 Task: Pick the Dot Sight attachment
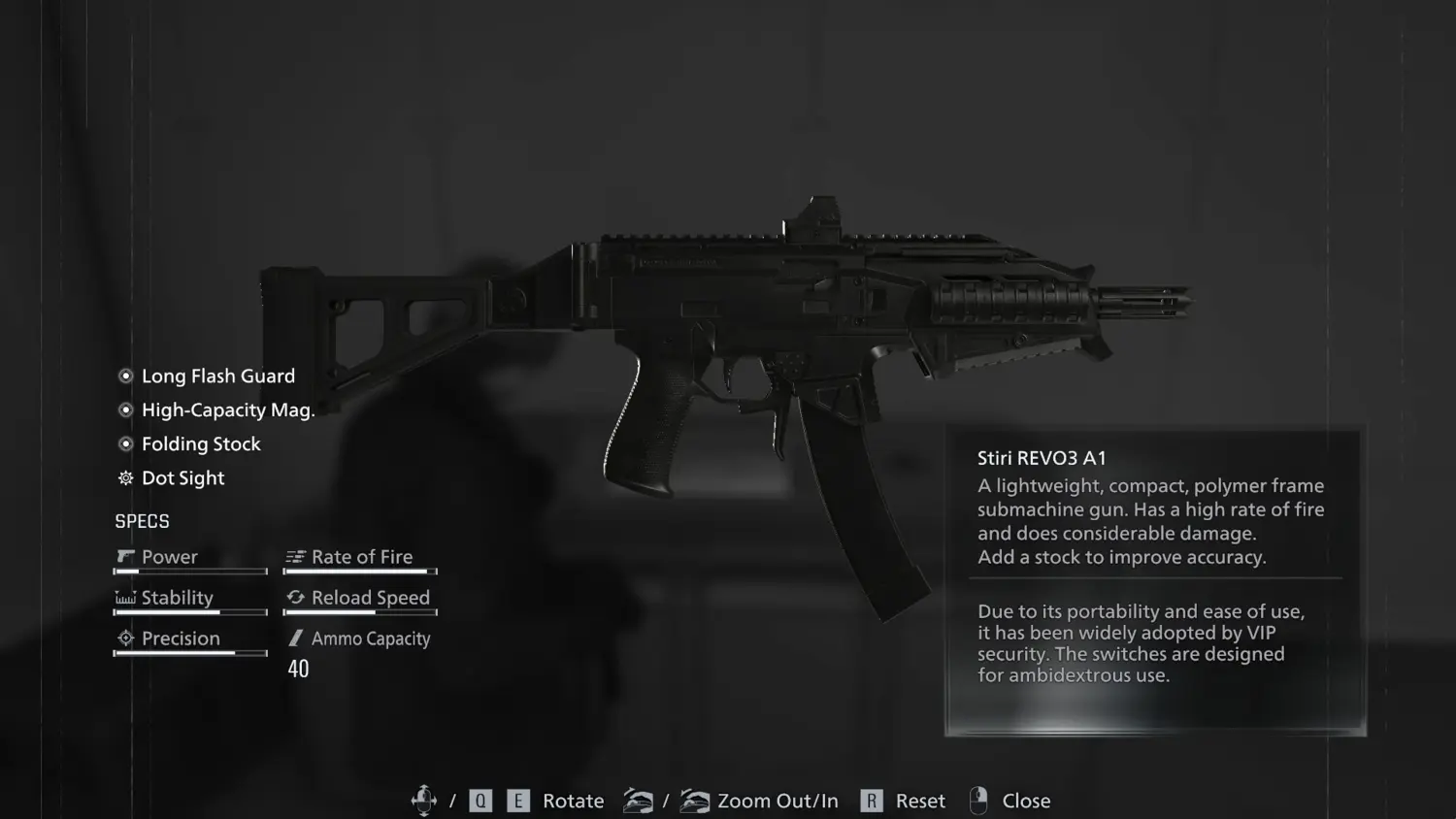coord(182,478)
